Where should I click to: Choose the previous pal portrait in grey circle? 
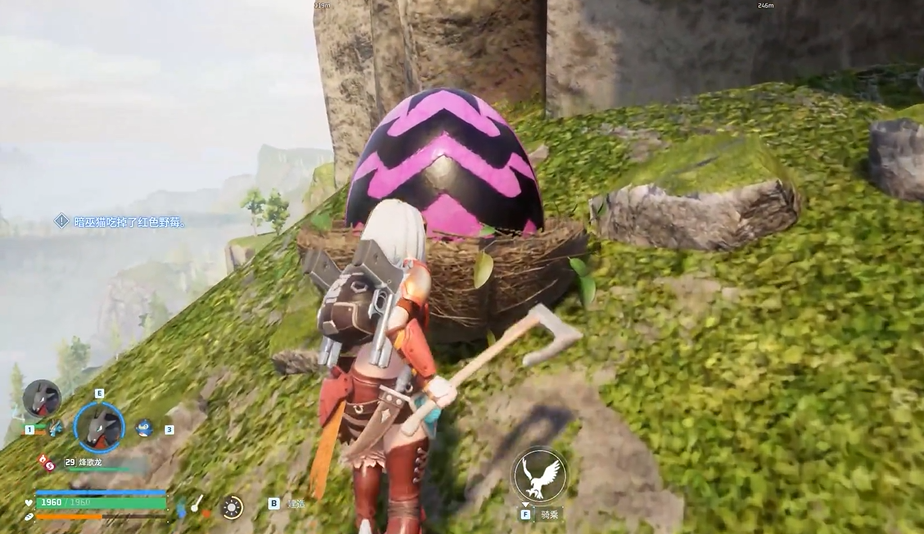[42, 399]
